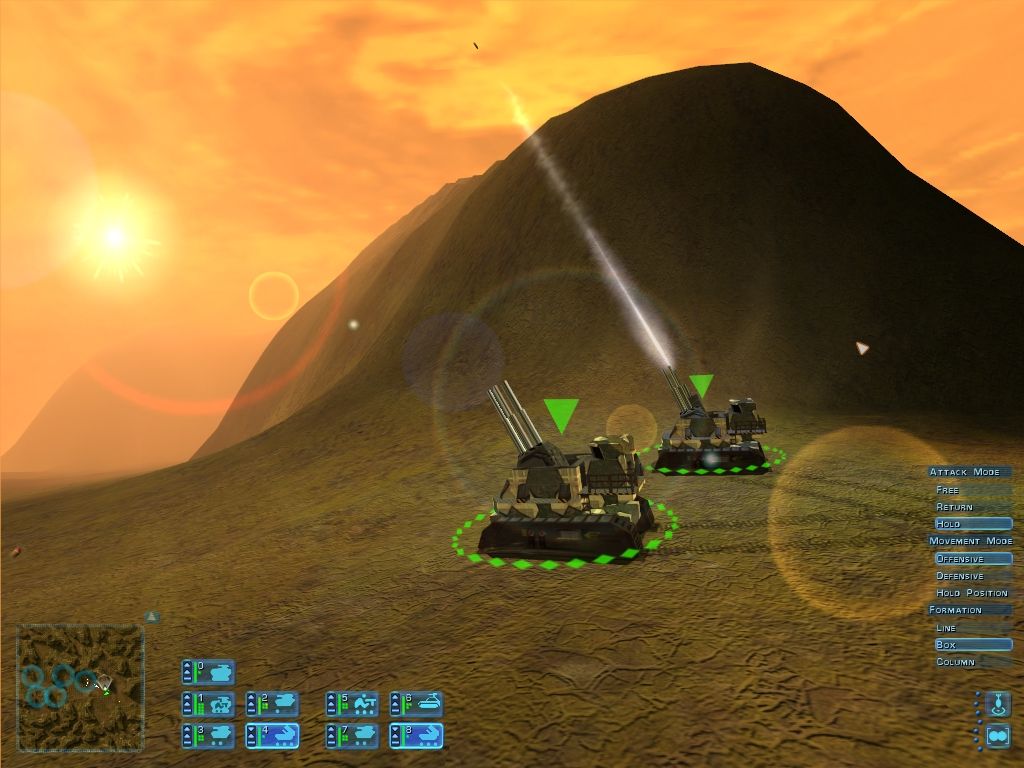Select highlighted group 4
Image resolution: width=1024 pixels, height=768 pixels.
pyautogui.click(x=272, y=736)
